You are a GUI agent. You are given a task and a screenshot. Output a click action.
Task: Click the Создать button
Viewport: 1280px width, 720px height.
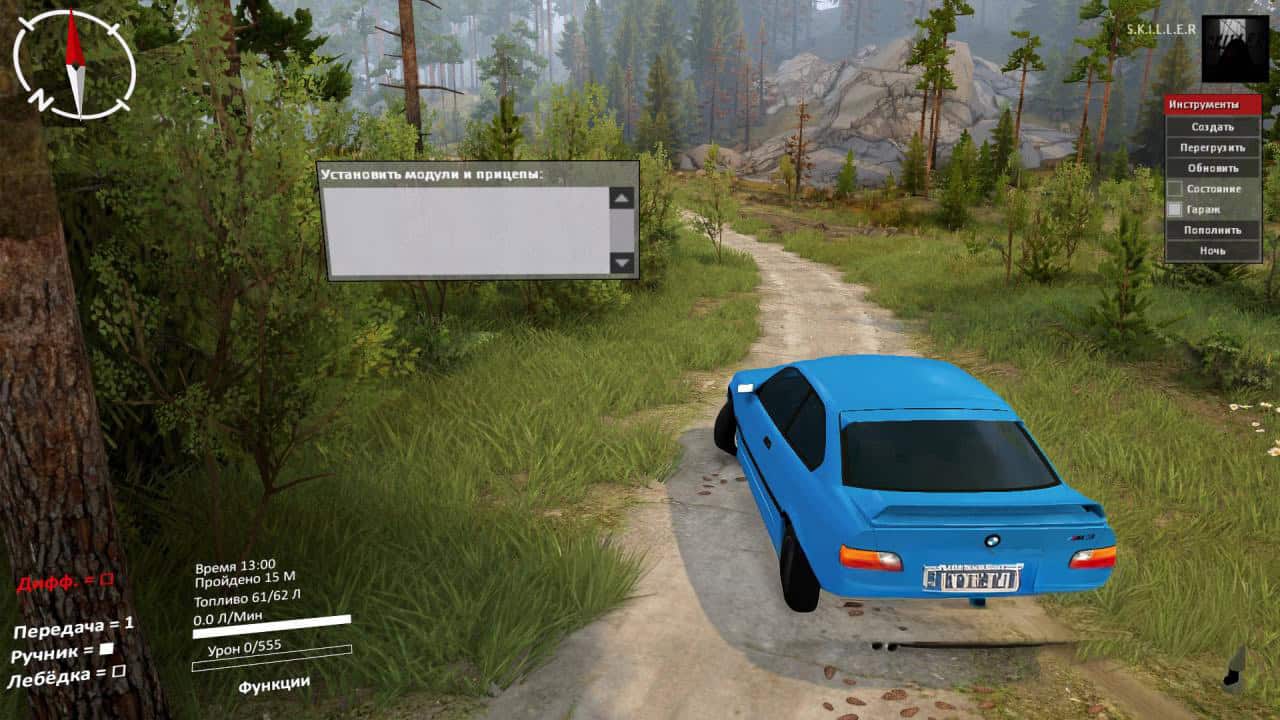tap(1212, 127)
